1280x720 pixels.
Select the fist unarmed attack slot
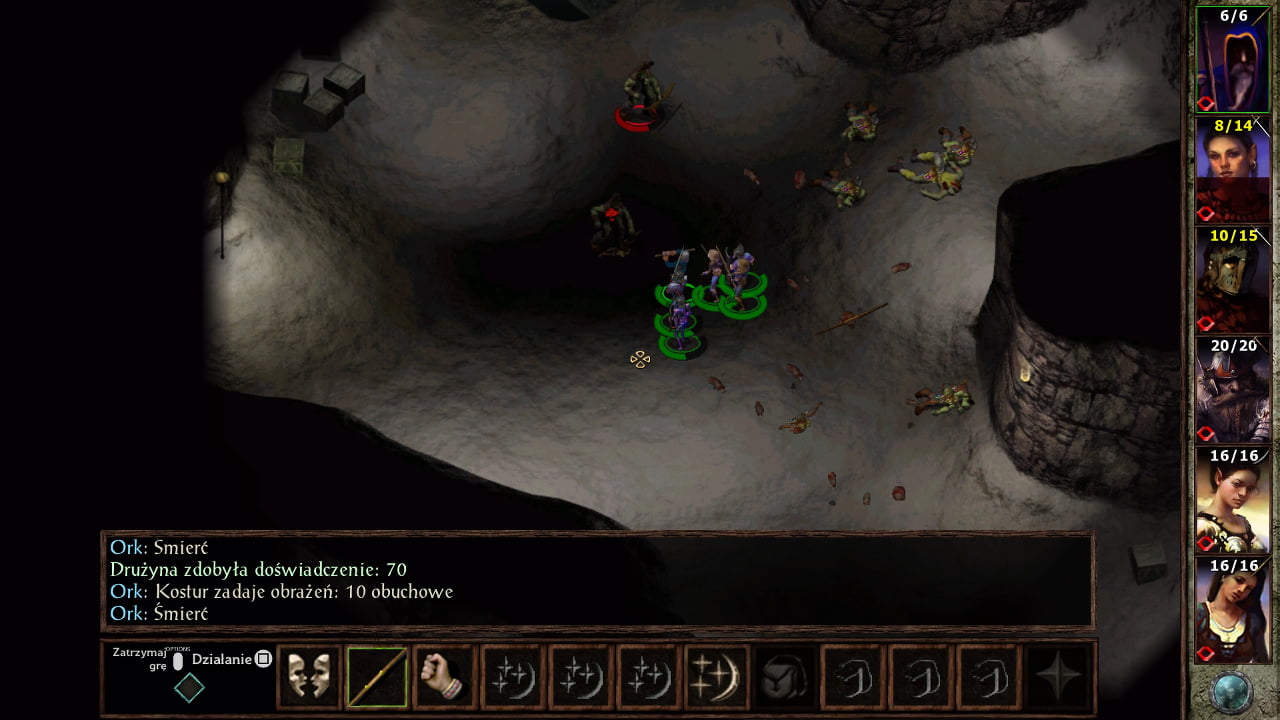click(444, 678)
